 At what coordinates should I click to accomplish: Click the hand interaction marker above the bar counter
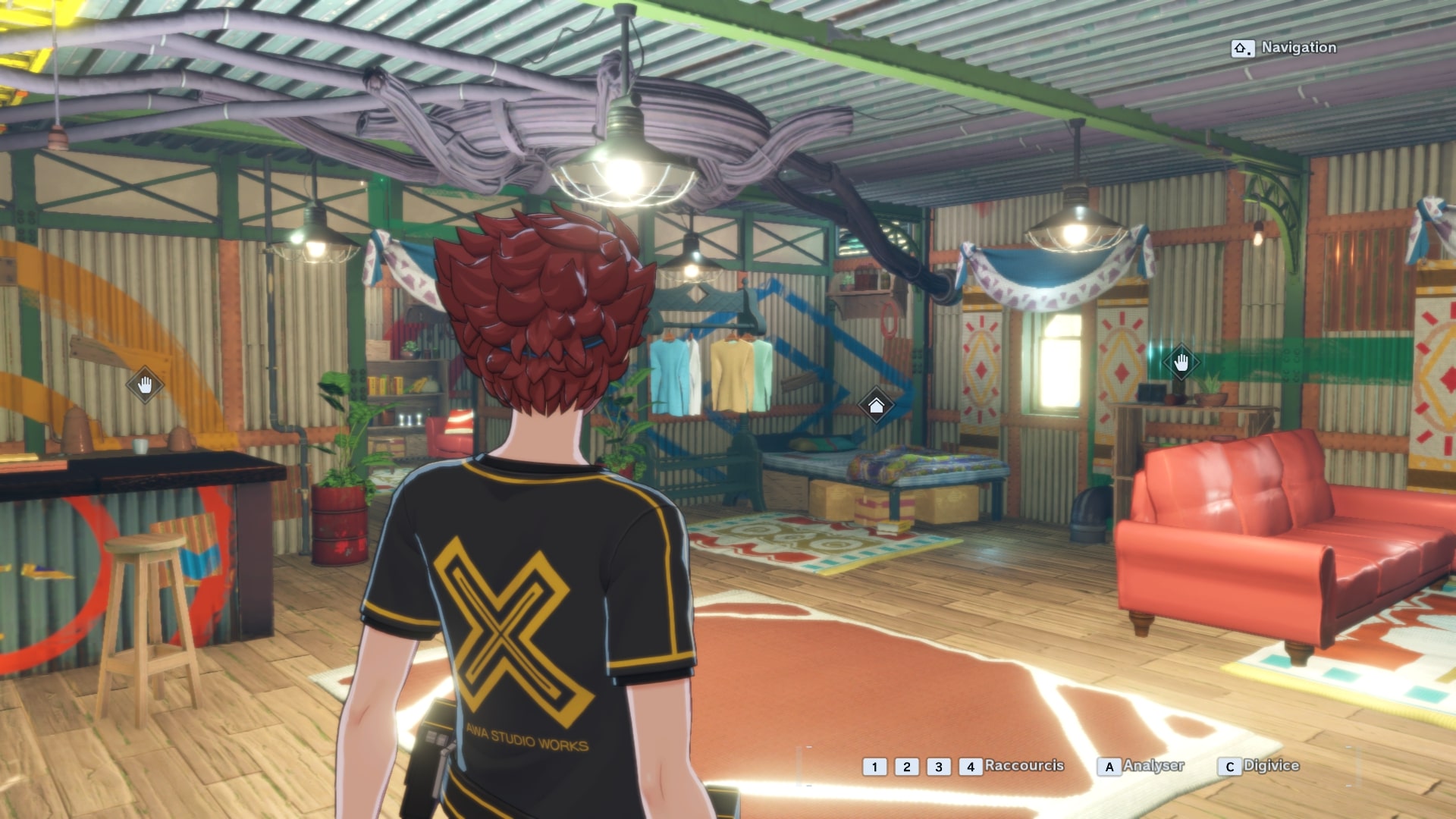tap(145, 385)
